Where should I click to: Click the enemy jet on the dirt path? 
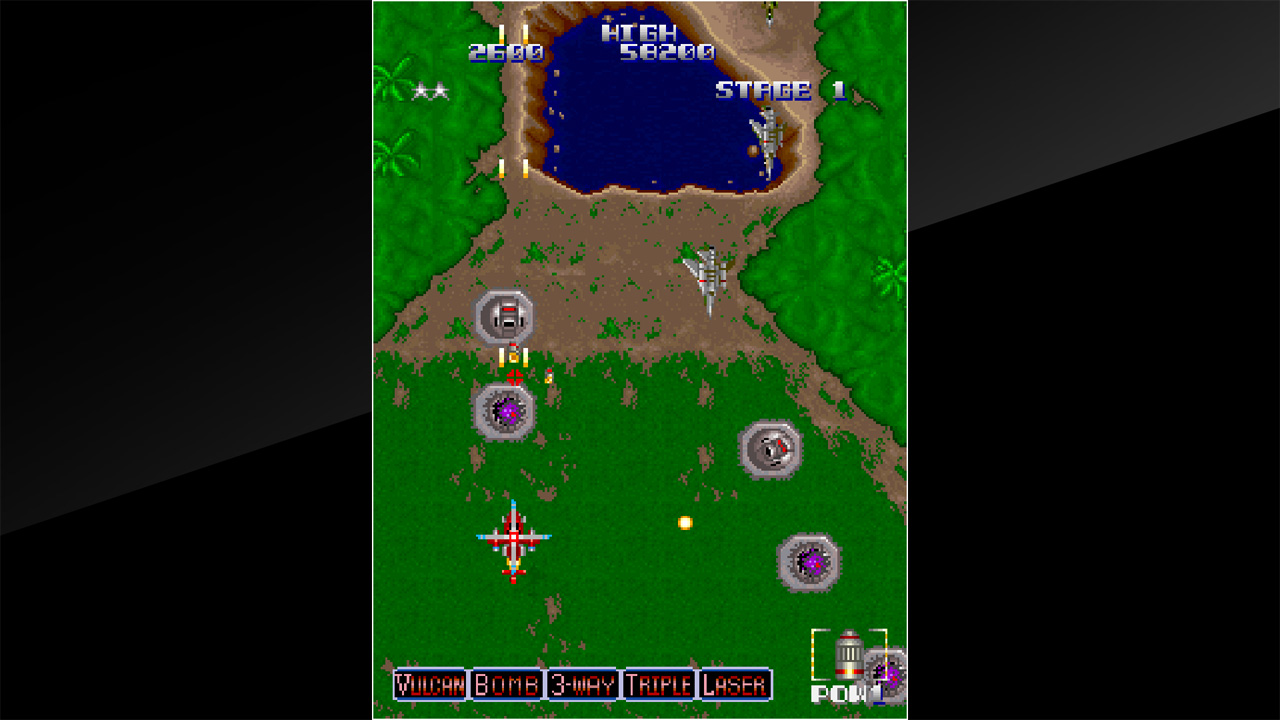tap(710, 268)
